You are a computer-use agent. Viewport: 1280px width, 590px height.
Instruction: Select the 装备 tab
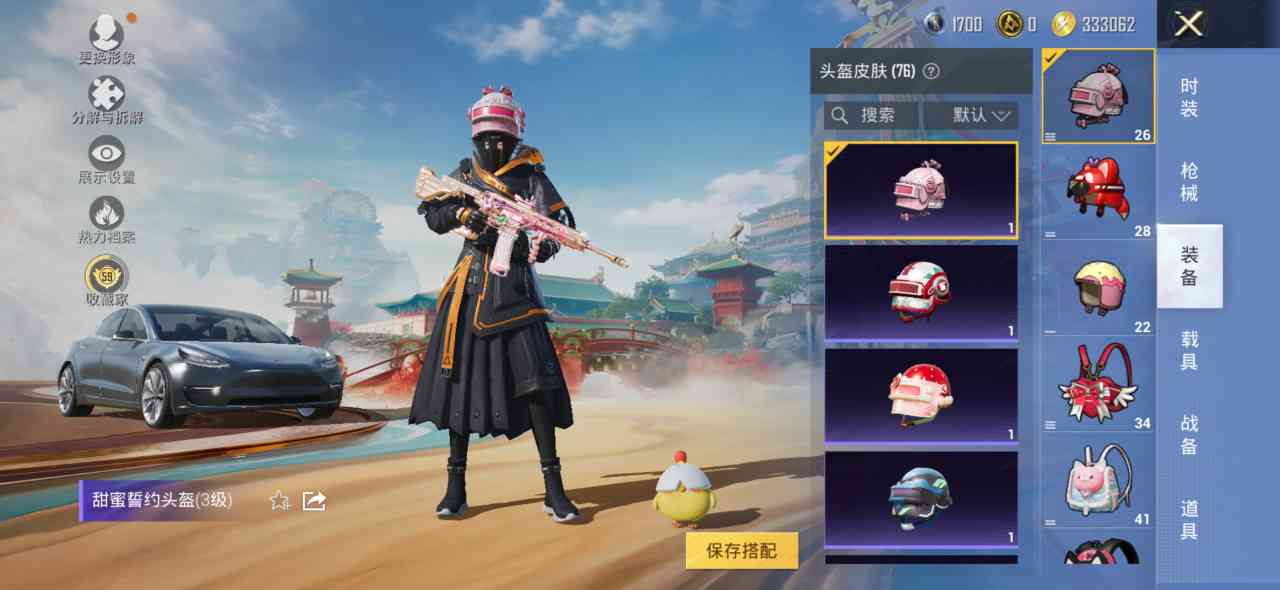click(x=1188, y=266)
